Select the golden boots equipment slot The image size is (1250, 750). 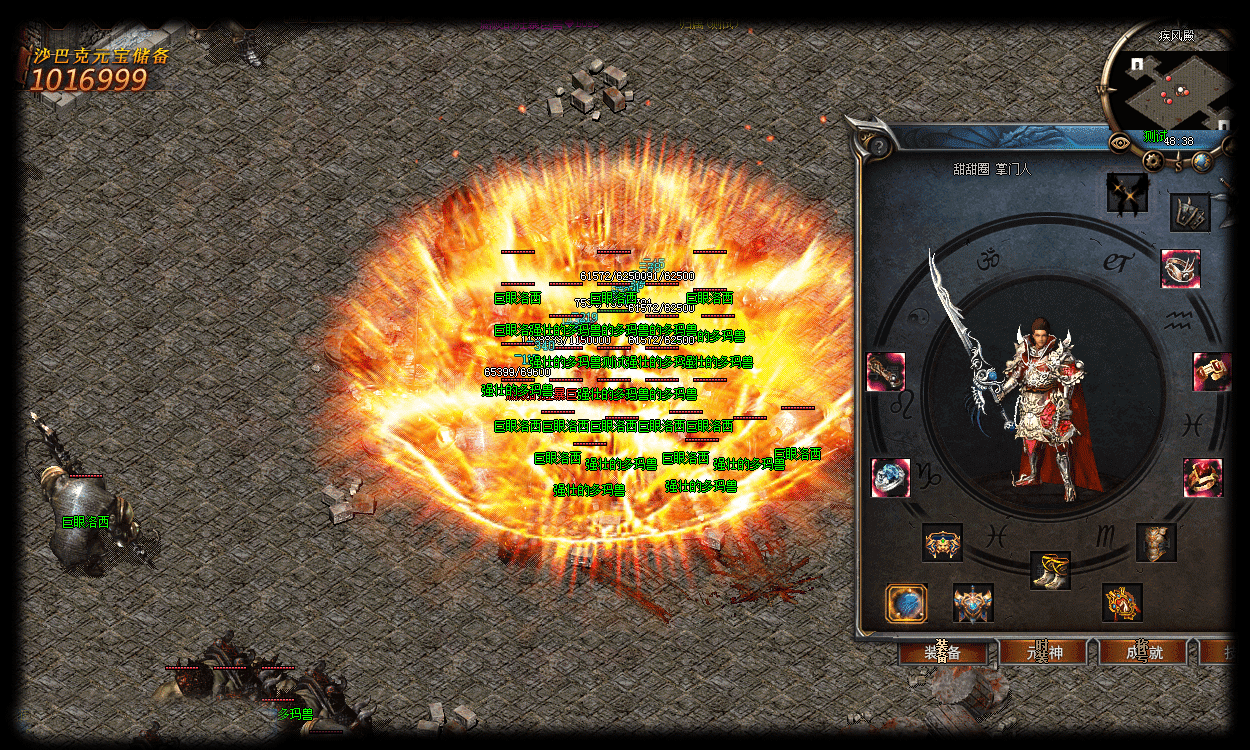click(x=1050, y=570)
